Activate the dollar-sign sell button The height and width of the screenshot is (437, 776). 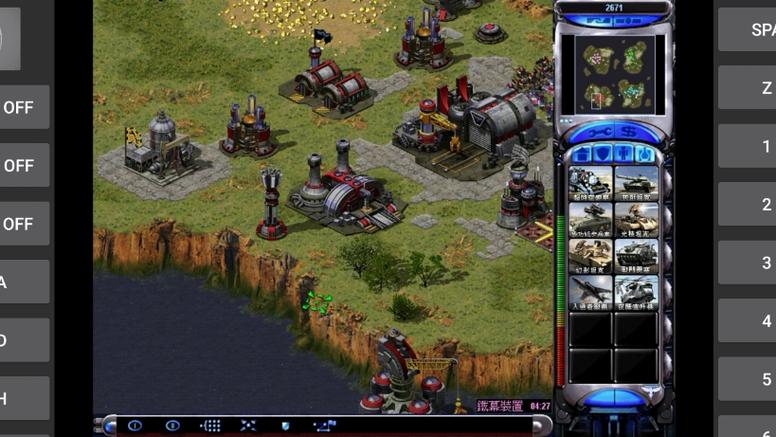pos(628,131)
